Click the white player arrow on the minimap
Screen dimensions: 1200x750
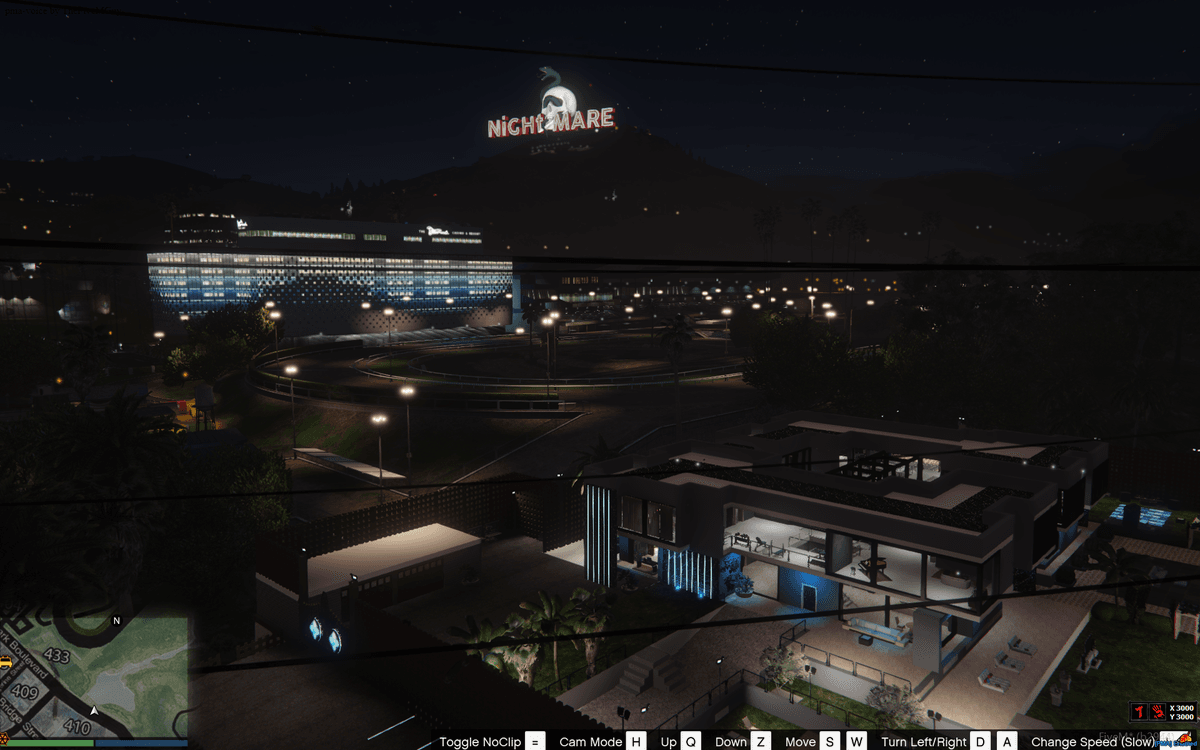click(94, 710)
